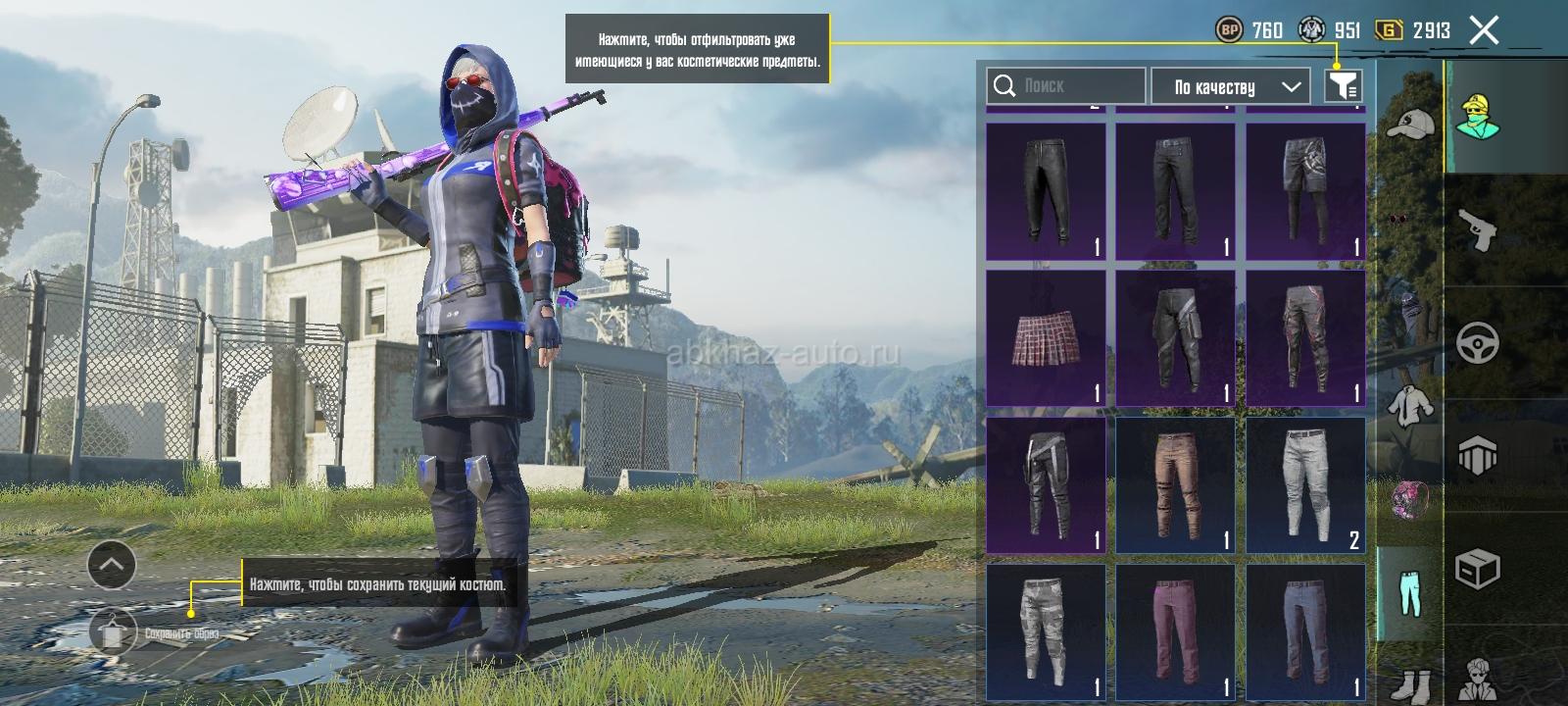
Task: Choose the brown pants item
Action: pyautogui.click(x=1175, y=485)
